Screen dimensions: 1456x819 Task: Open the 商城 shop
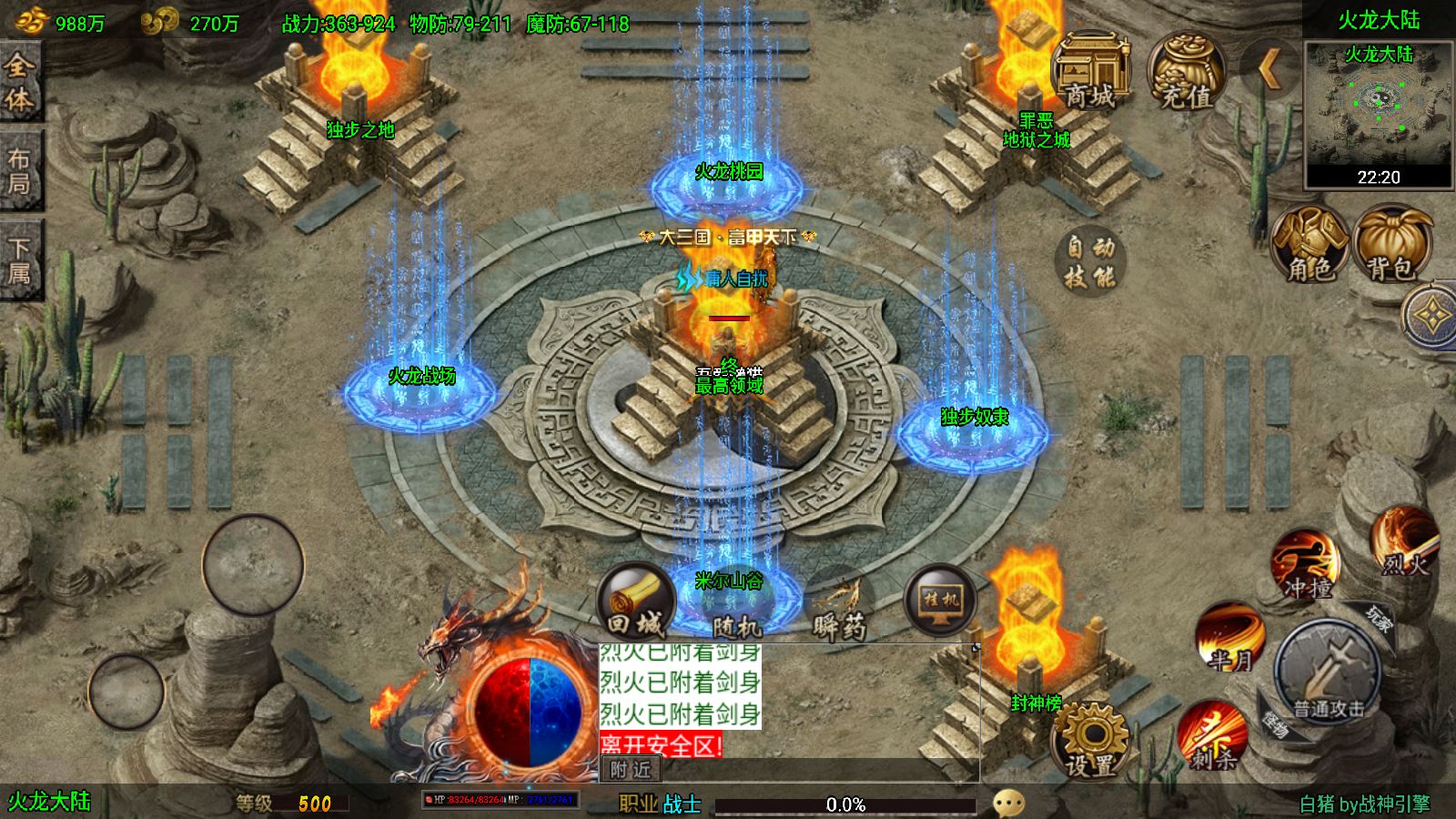click(x=1089, y=73)
